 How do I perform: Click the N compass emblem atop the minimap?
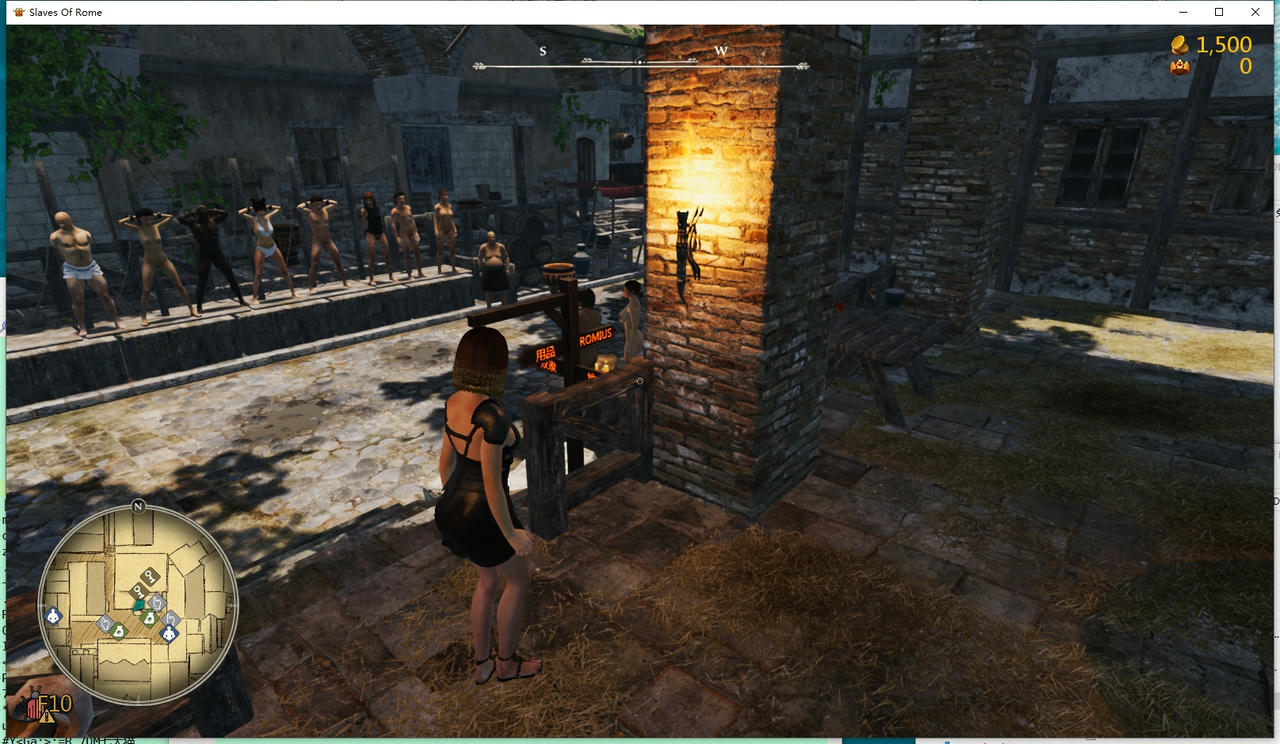tap(138, 507)
